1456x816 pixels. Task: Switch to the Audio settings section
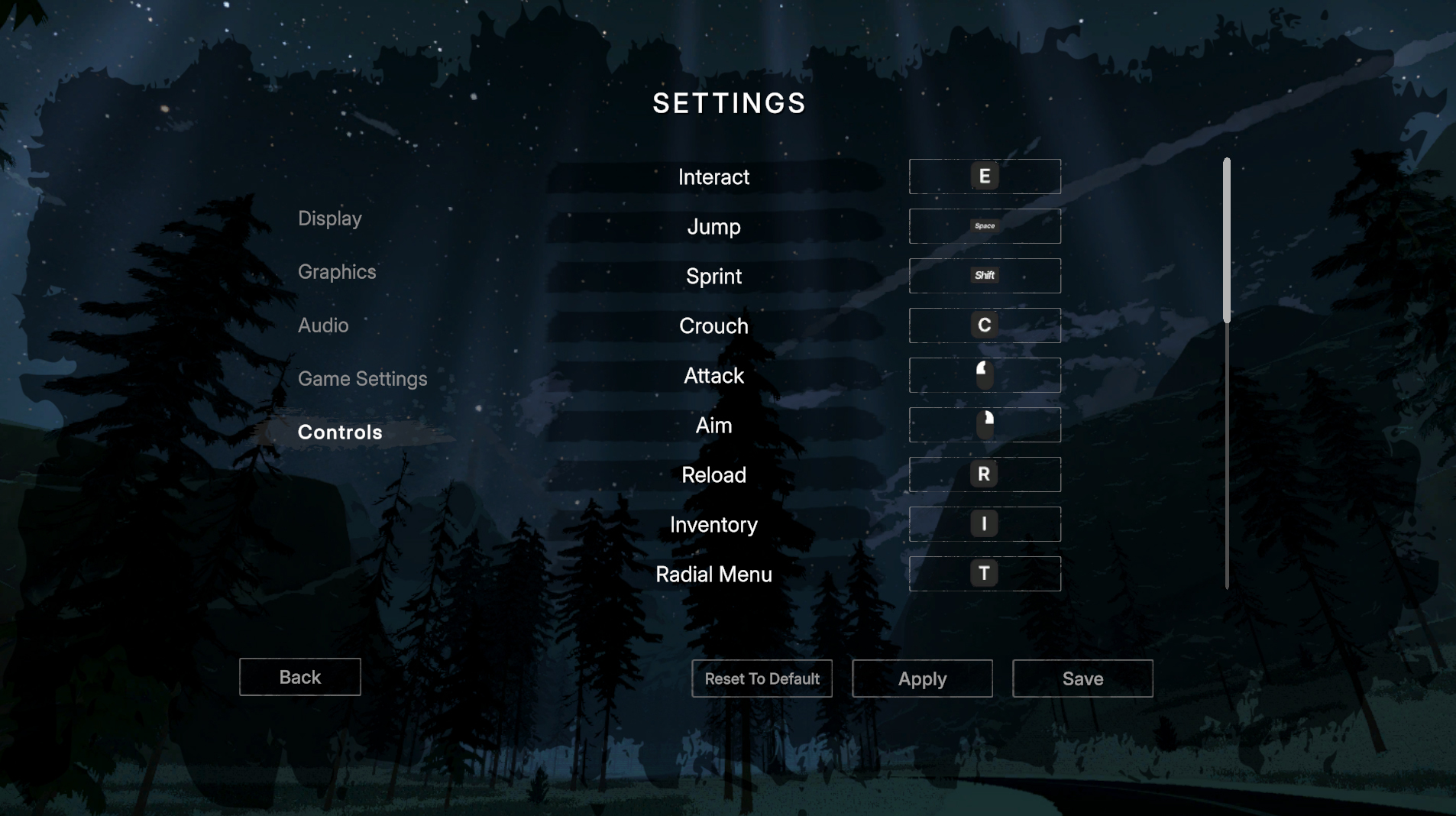[323, 325]
